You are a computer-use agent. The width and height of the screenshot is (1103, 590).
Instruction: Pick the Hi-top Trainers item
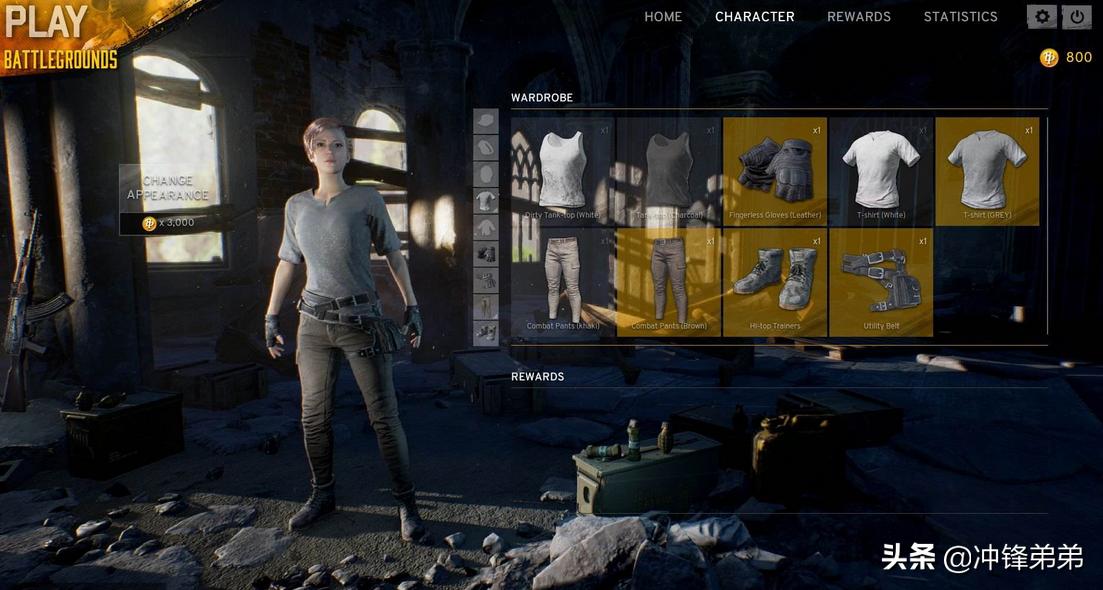(775, 282)
